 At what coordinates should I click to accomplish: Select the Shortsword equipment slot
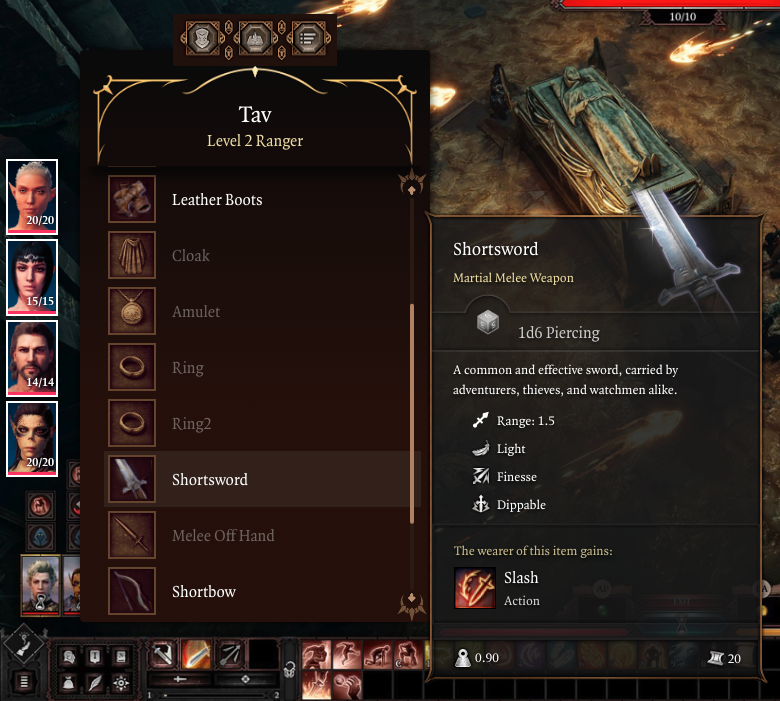pos(132,480)
